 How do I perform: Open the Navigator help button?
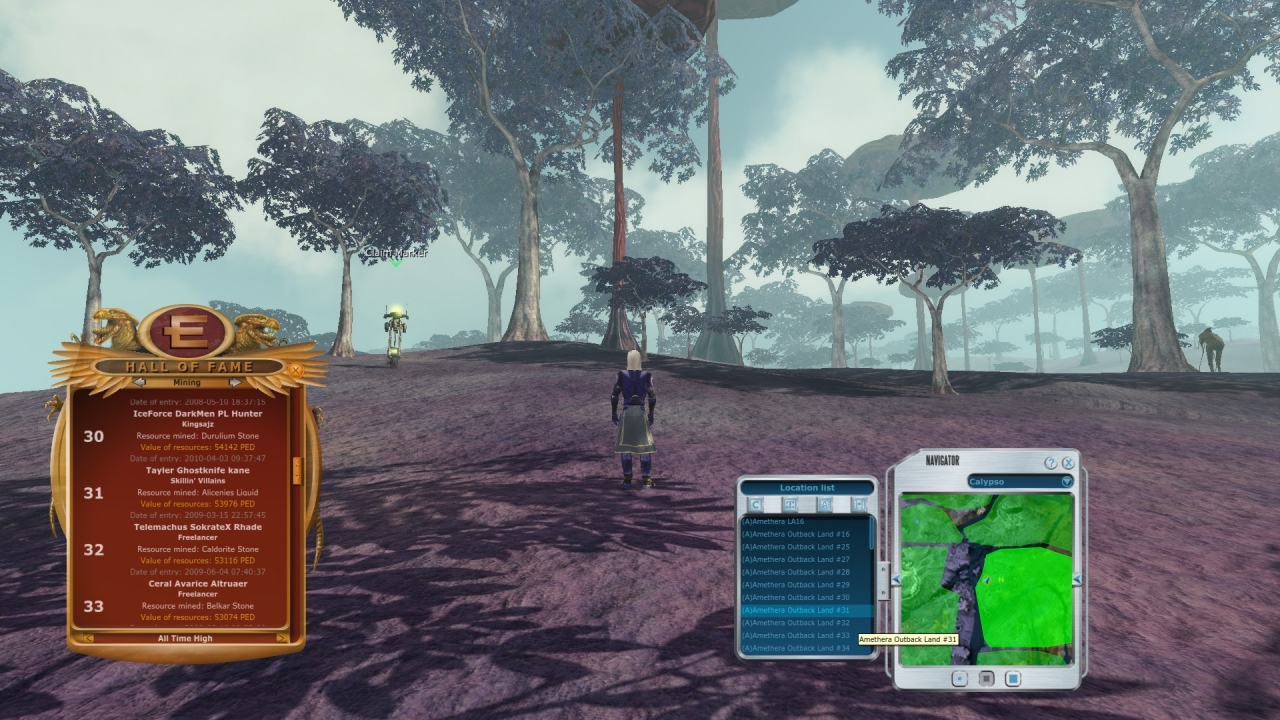click(1051, 463)
